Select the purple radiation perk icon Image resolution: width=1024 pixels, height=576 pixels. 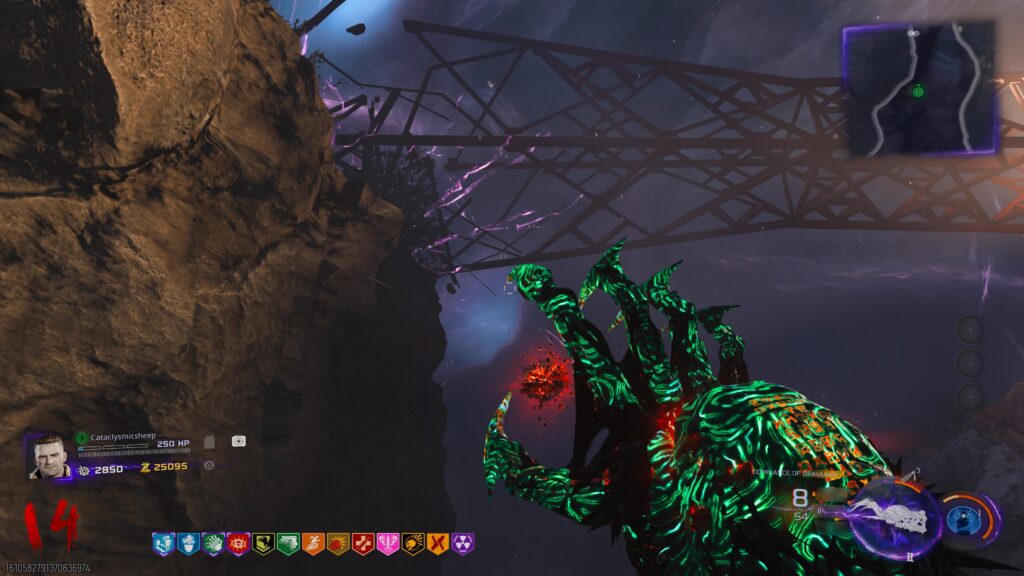(x=463, y=543)
